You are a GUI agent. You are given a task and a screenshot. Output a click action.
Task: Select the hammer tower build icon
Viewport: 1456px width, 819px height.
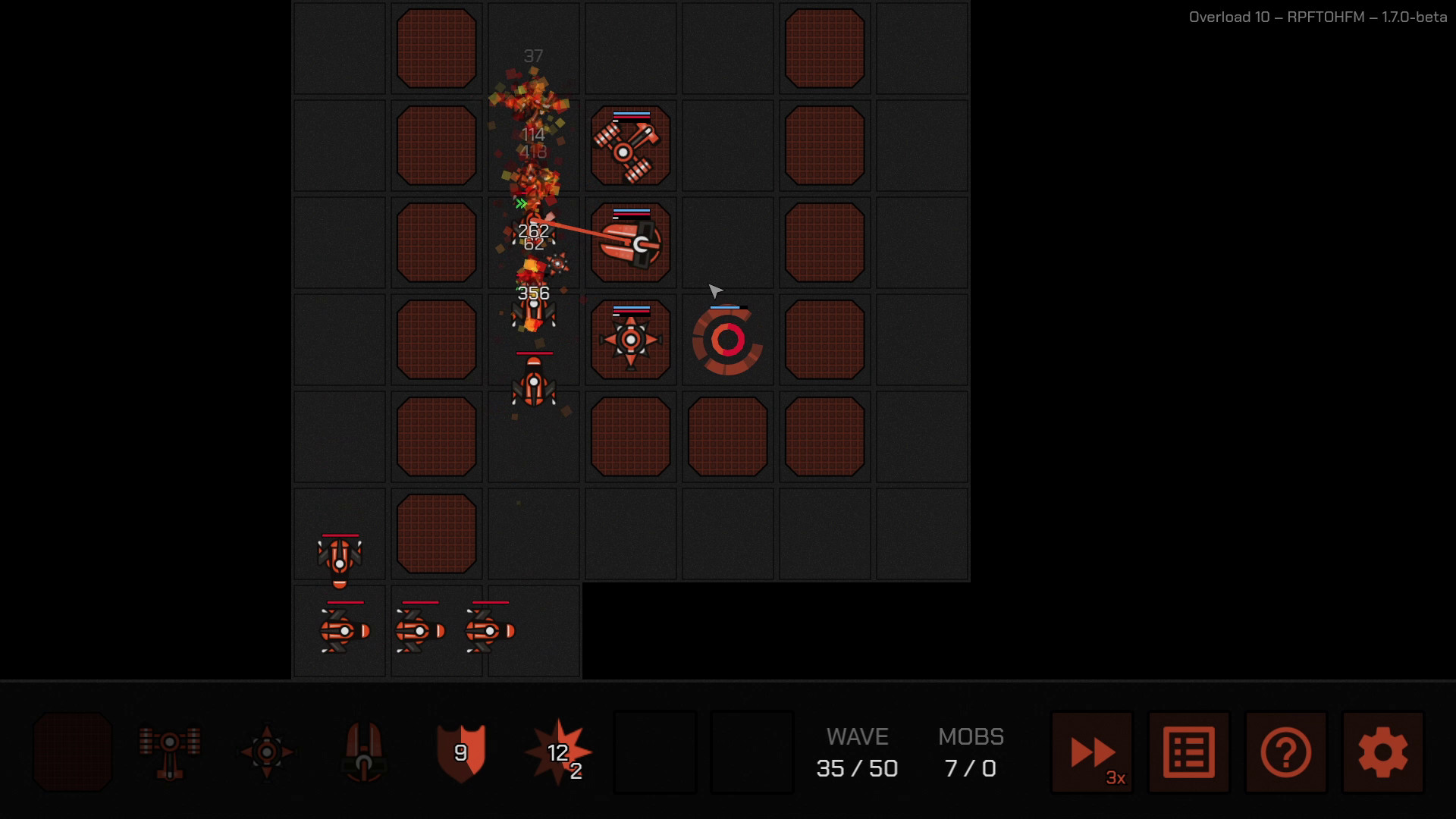point(169,752)
